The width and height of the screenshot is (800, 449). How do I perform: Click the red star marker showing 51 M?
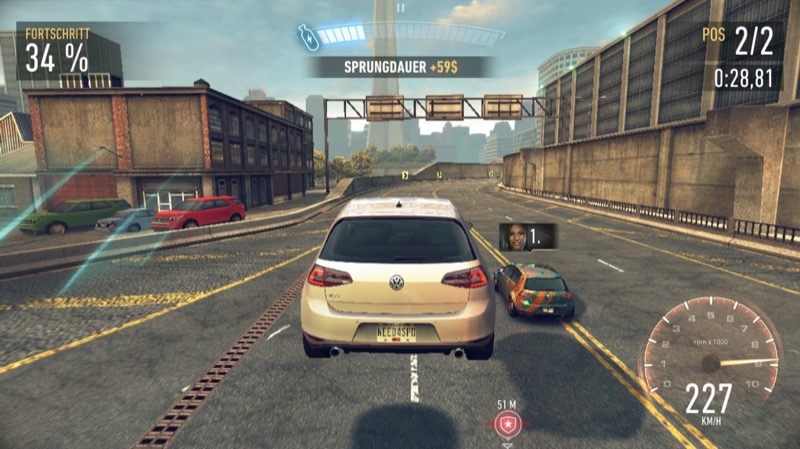(x=507, y=425)
